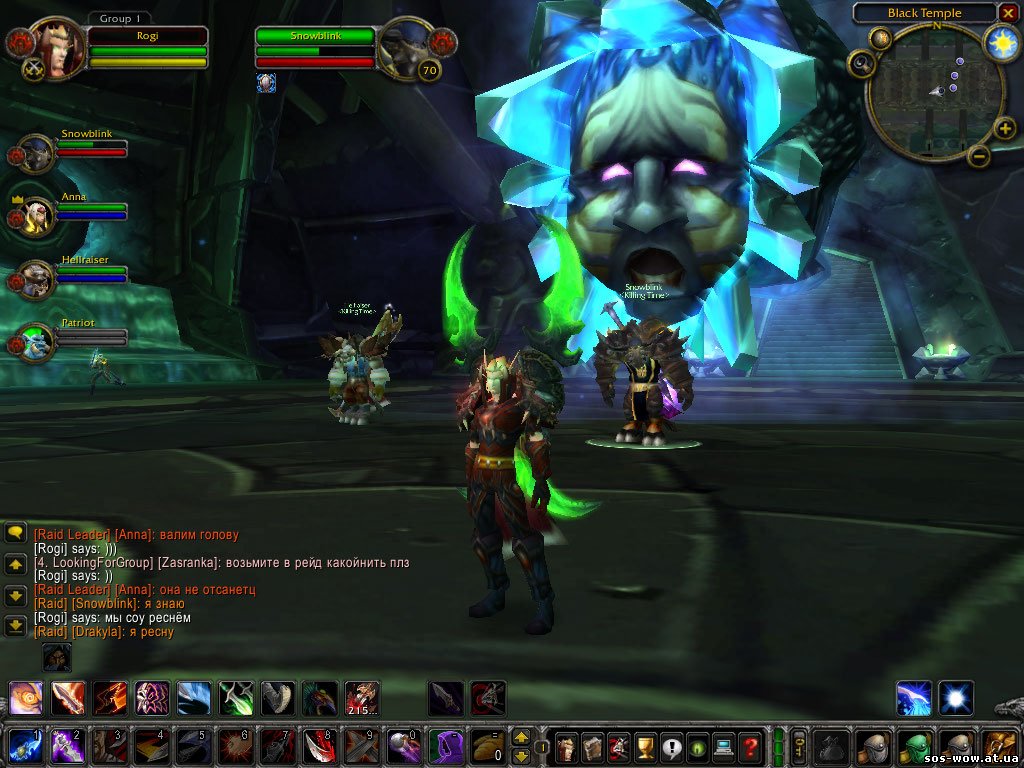Zoom out the minimap with minus button
Screen dimensions: 1024x768
tap(979, 155)
